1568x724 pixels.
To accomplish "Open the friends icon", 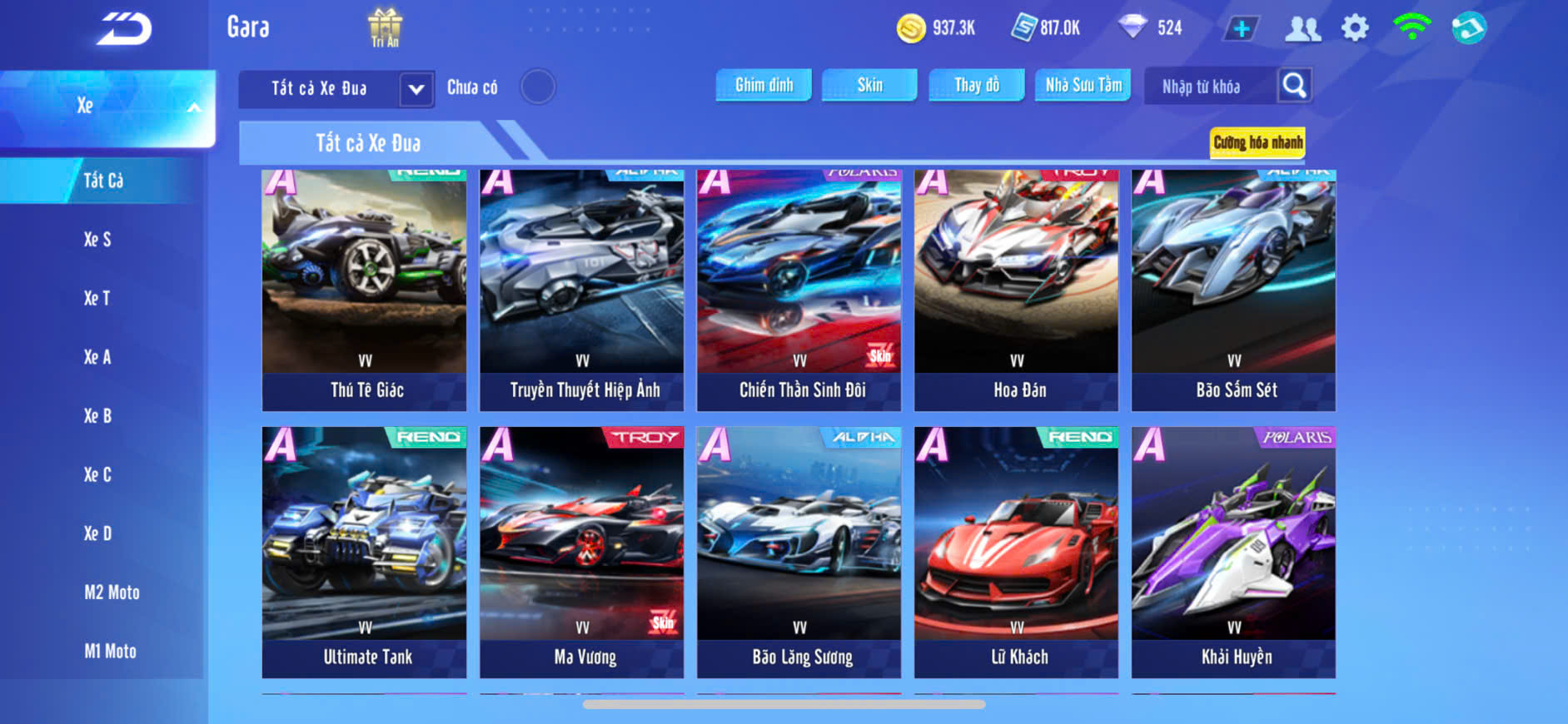I will [x=1302, y=29].
